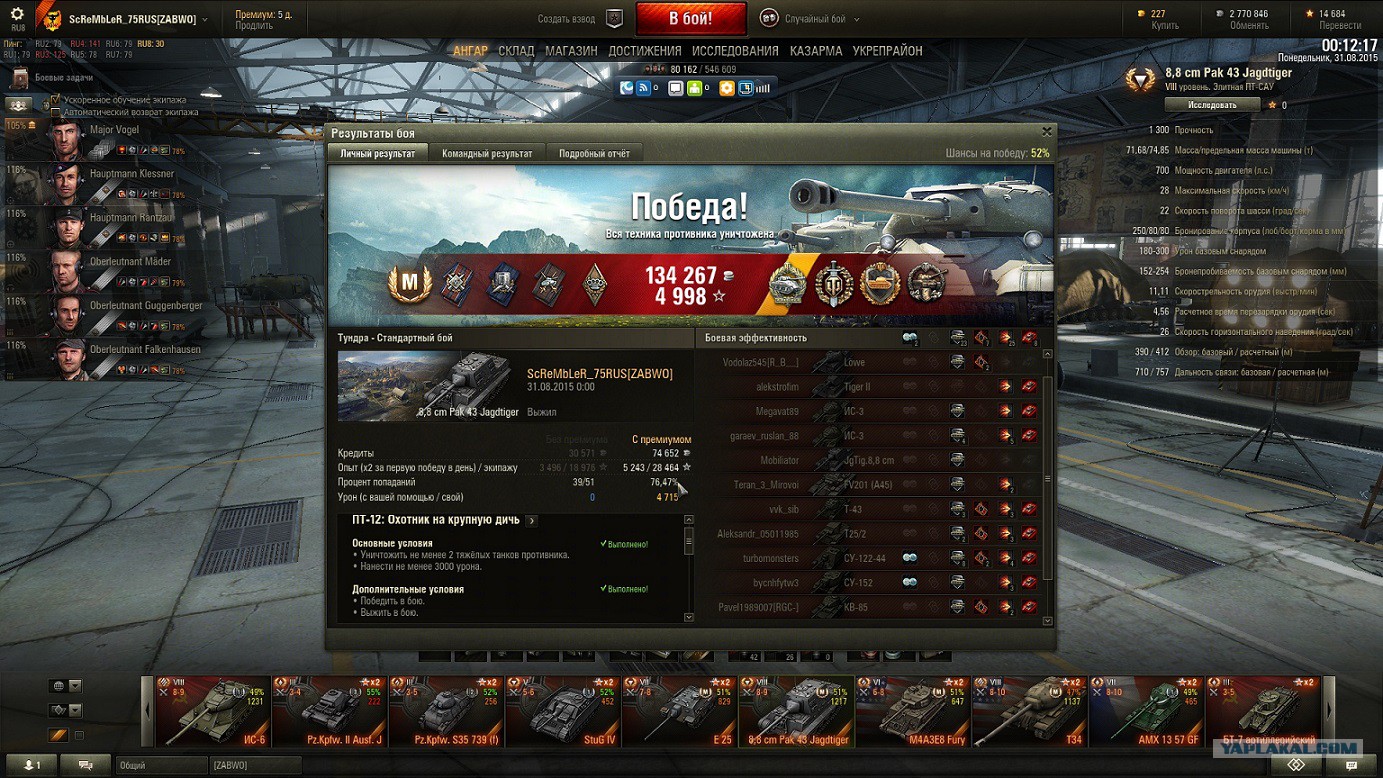Close the battle results window

(1047, 132)
